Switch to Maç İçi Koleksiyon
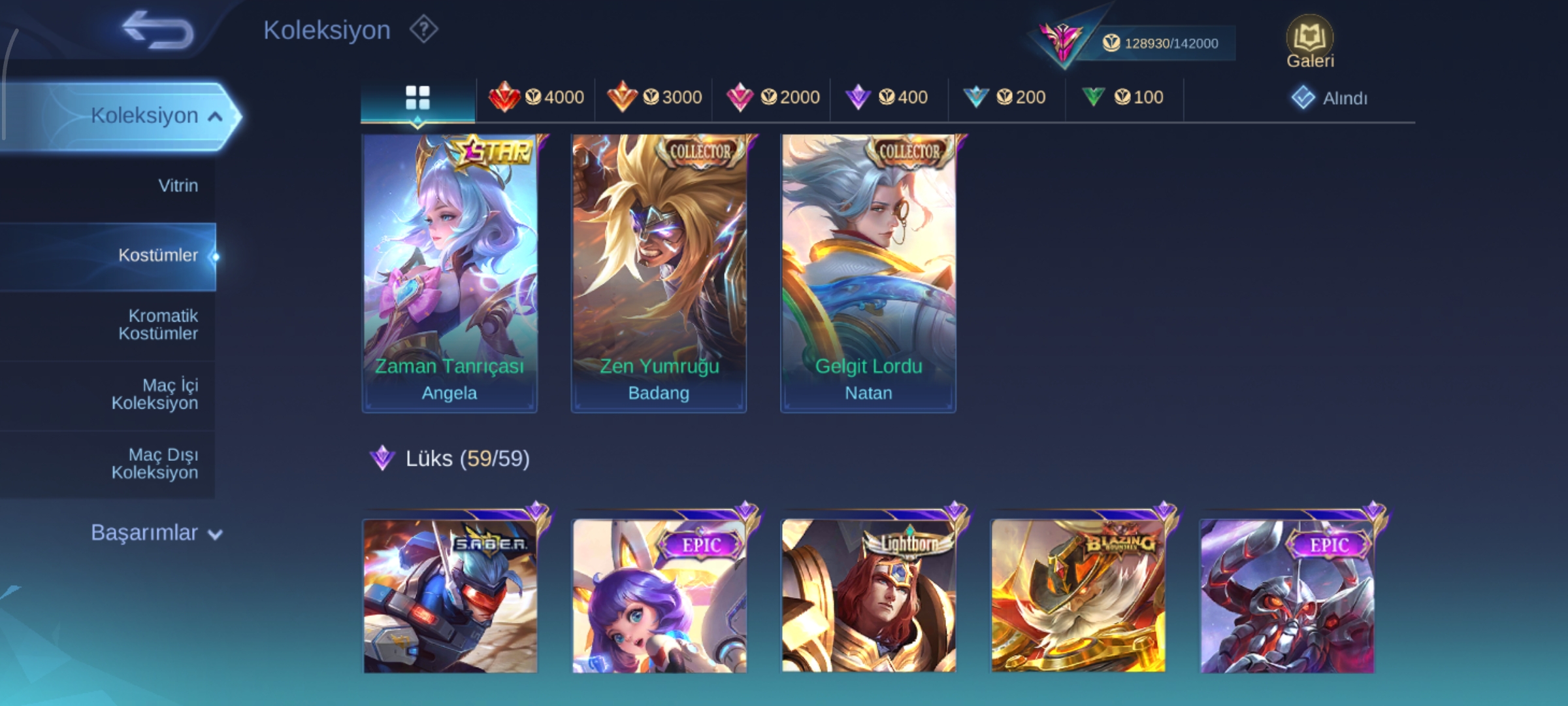The height and width of the screenshot is (706, 1568). point(155,394)
